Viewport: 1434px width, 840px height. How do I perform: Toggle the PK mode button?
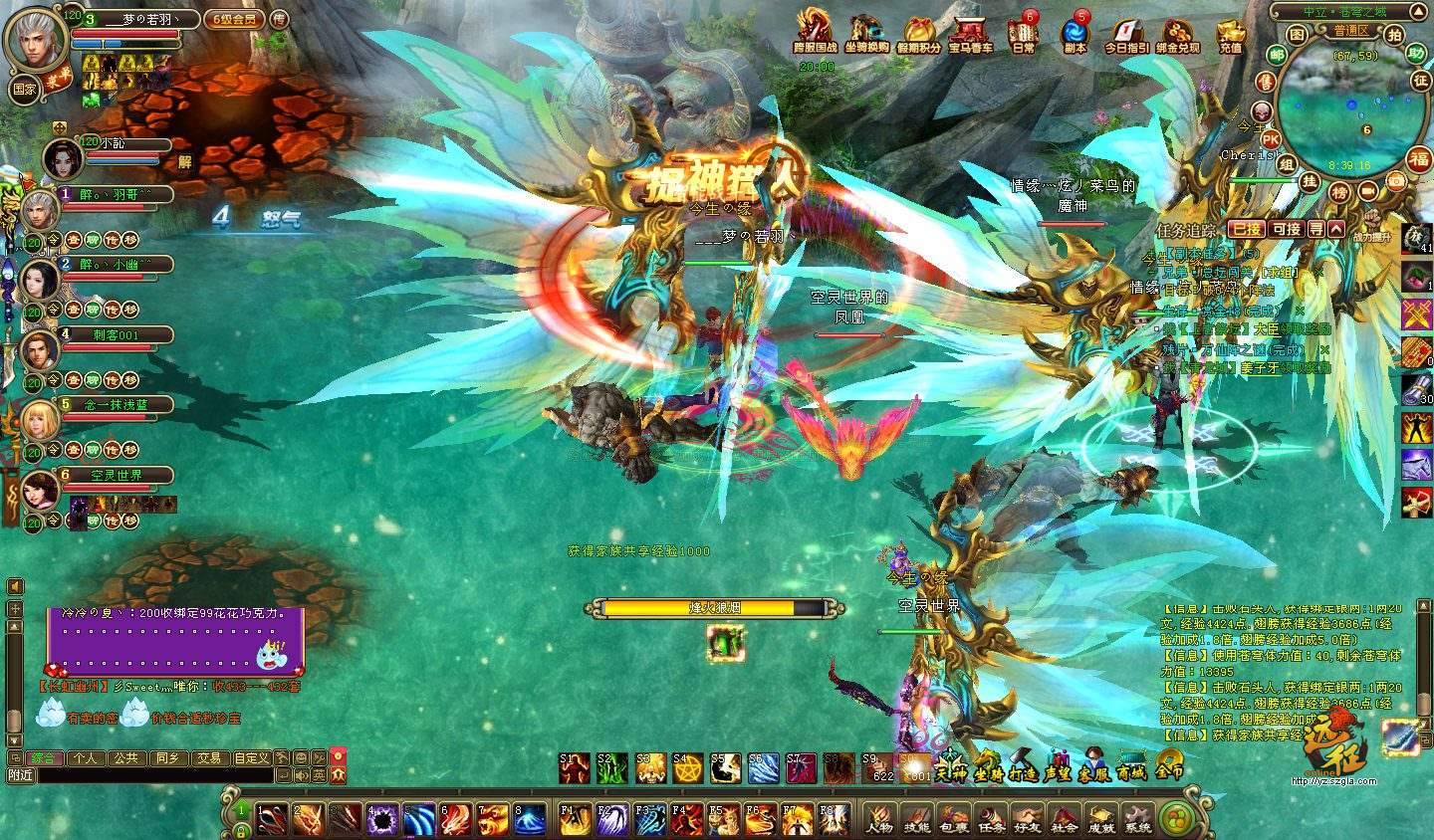click(1271, 139)
